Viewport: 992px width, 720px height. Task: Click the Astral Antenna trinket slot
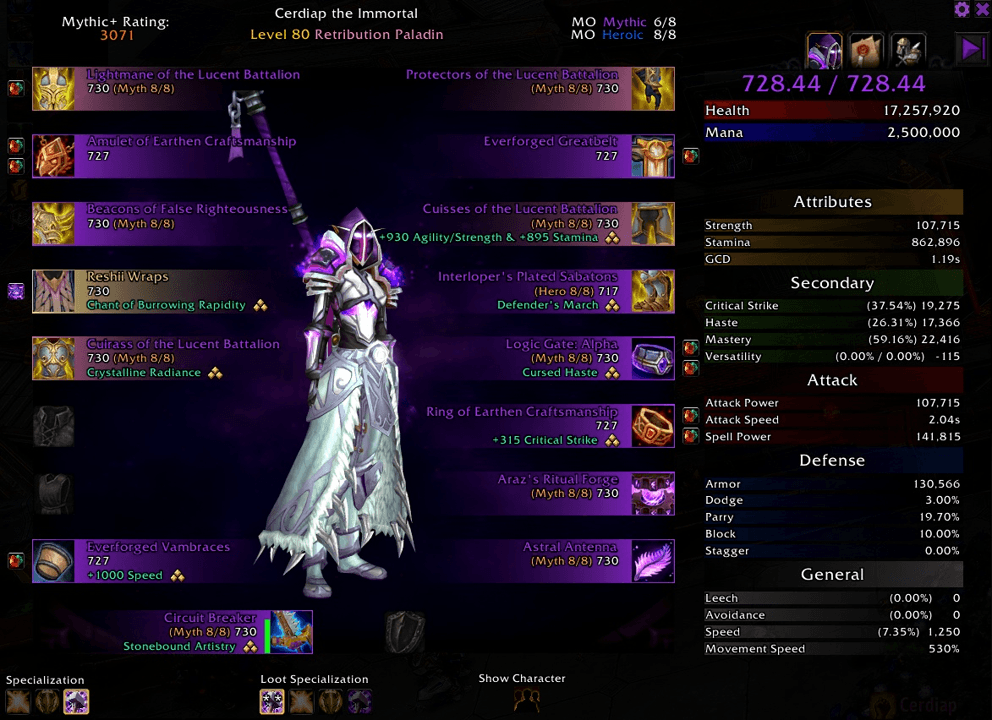pos(653,561)
